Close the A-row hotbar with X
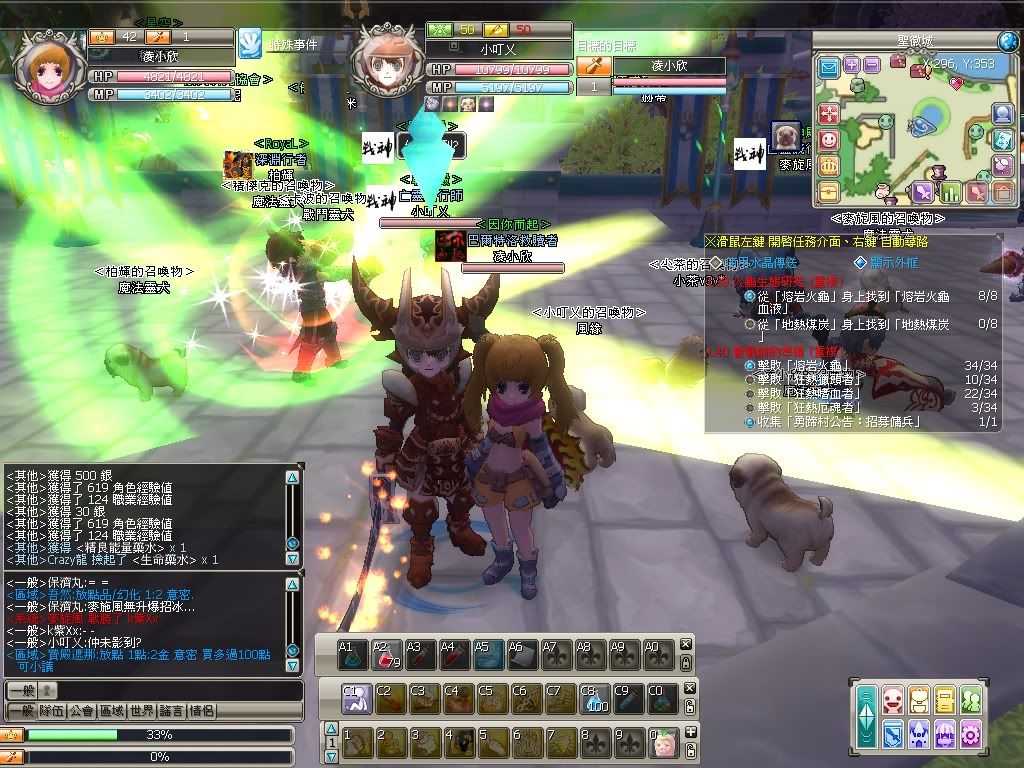This screenshot has width=1024, height=768. point(686,645)
